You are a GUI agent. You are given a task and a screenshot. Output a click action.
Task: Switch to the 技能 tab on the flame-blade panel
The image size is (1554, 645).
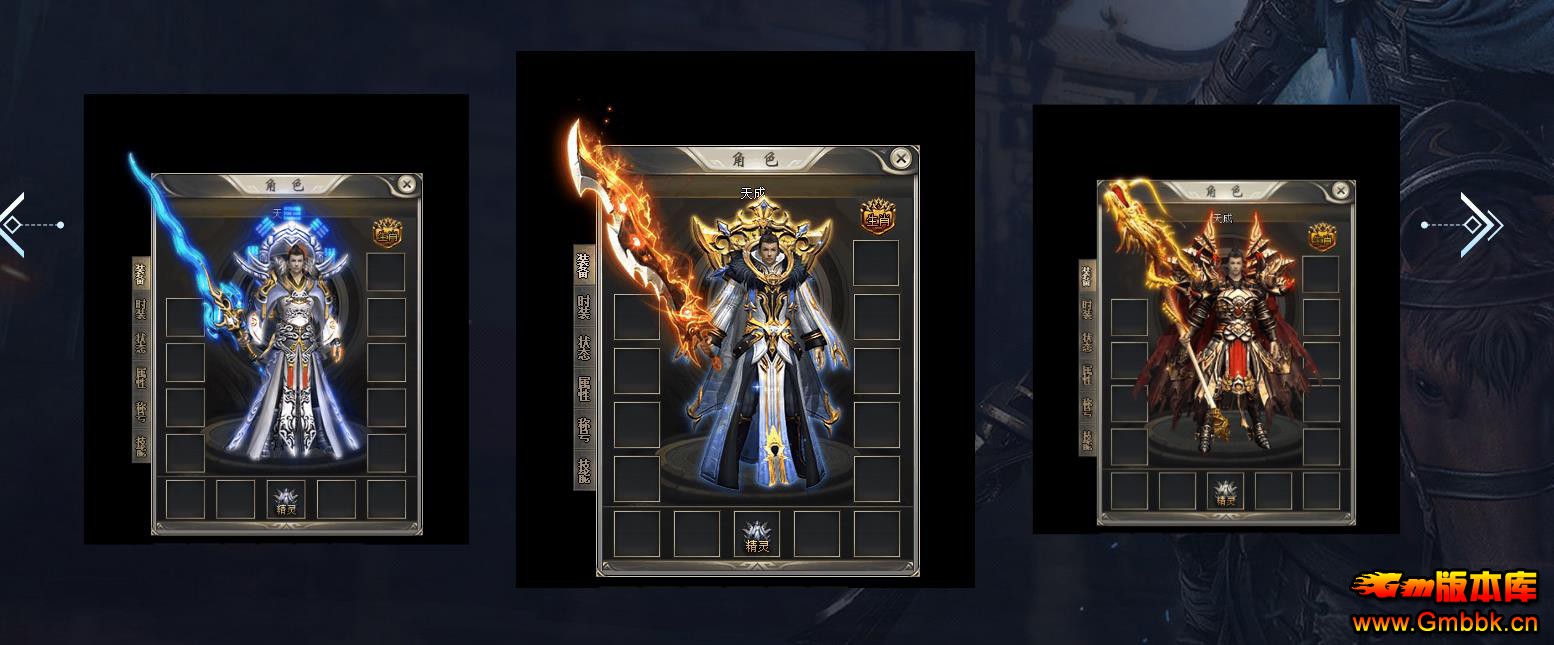coord(584,469)
